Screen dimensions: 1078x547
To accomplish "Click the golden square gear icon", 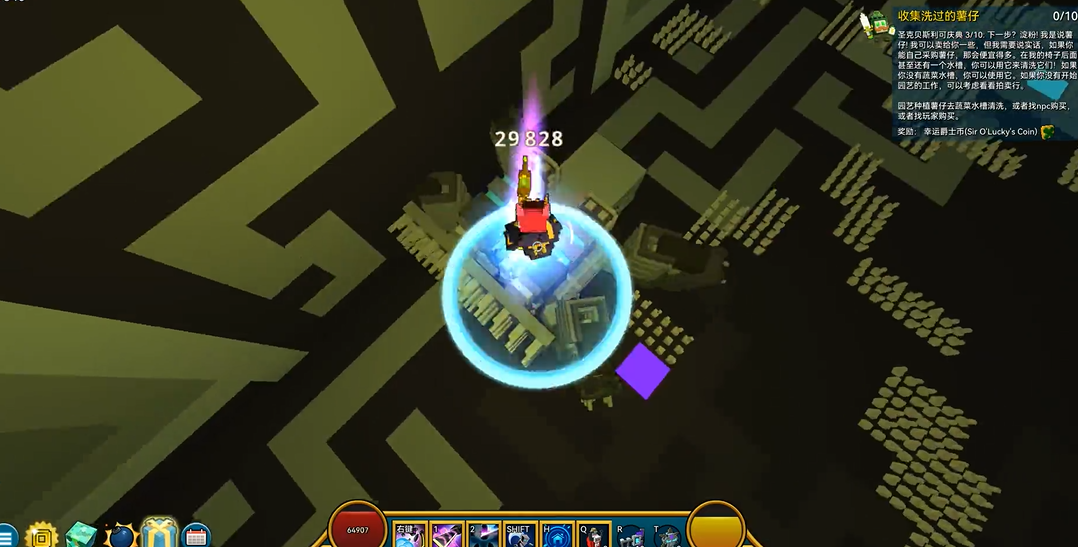I will [x=42, y=537].
